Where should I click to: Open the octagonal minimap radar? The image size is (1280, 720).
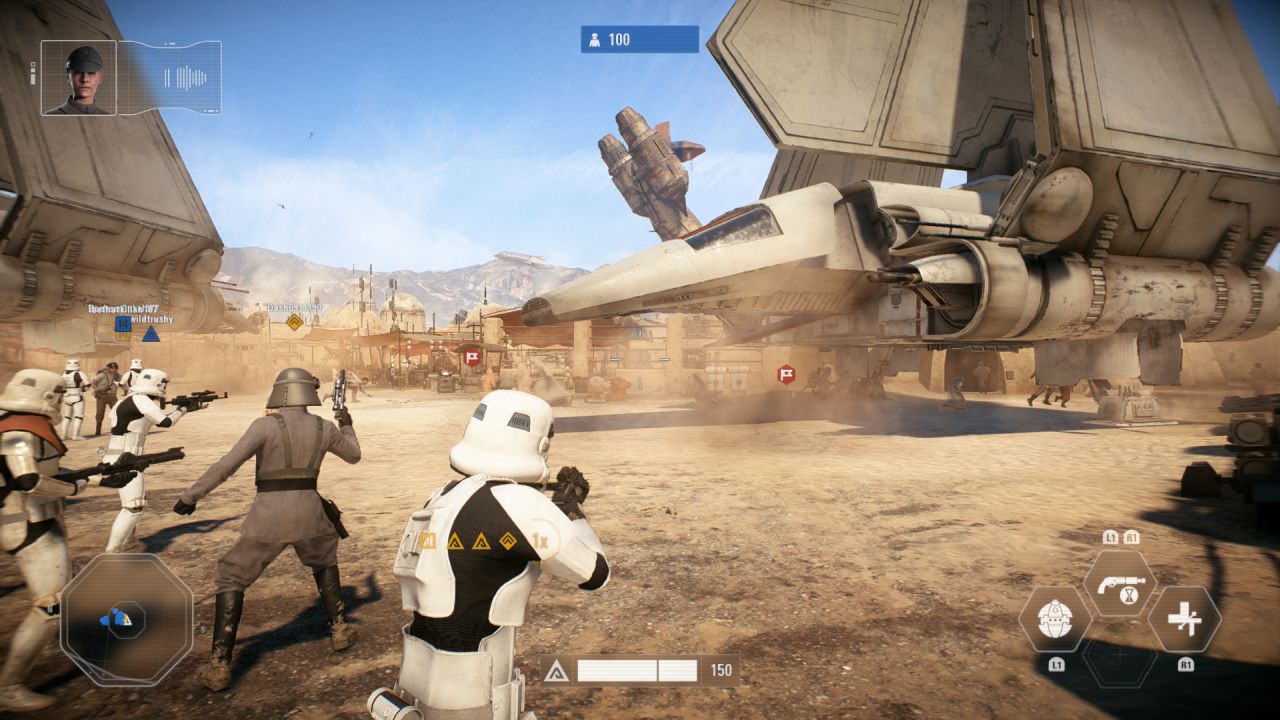pyautogui.click(x=126, y=619)
